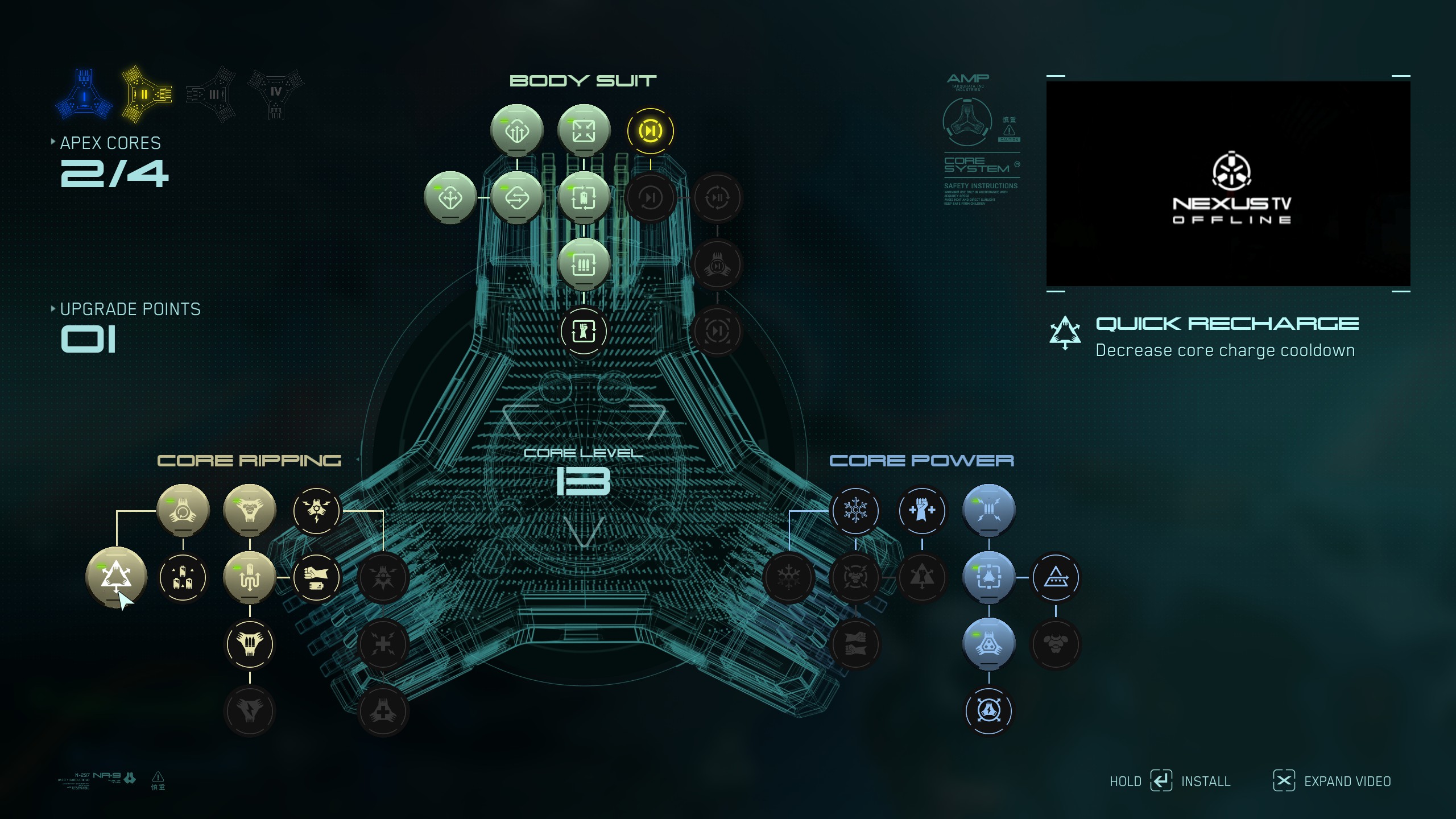The height and width of the screenshot is (819, 1456).
Task: Pick the bullets with lightning Core Power node
Action: 988,511
